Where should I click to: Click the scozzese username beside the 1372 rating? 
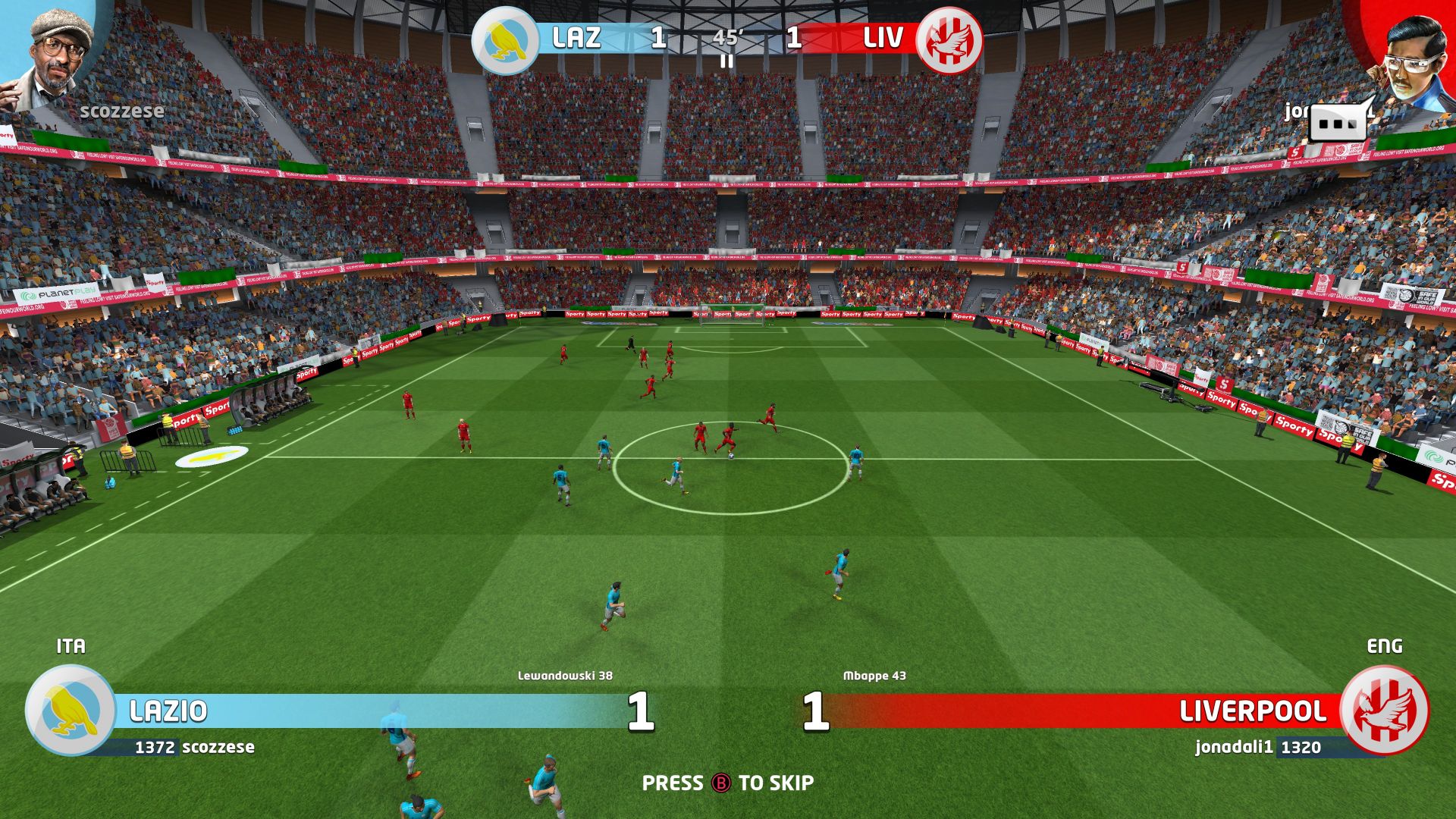coord(219,747)
